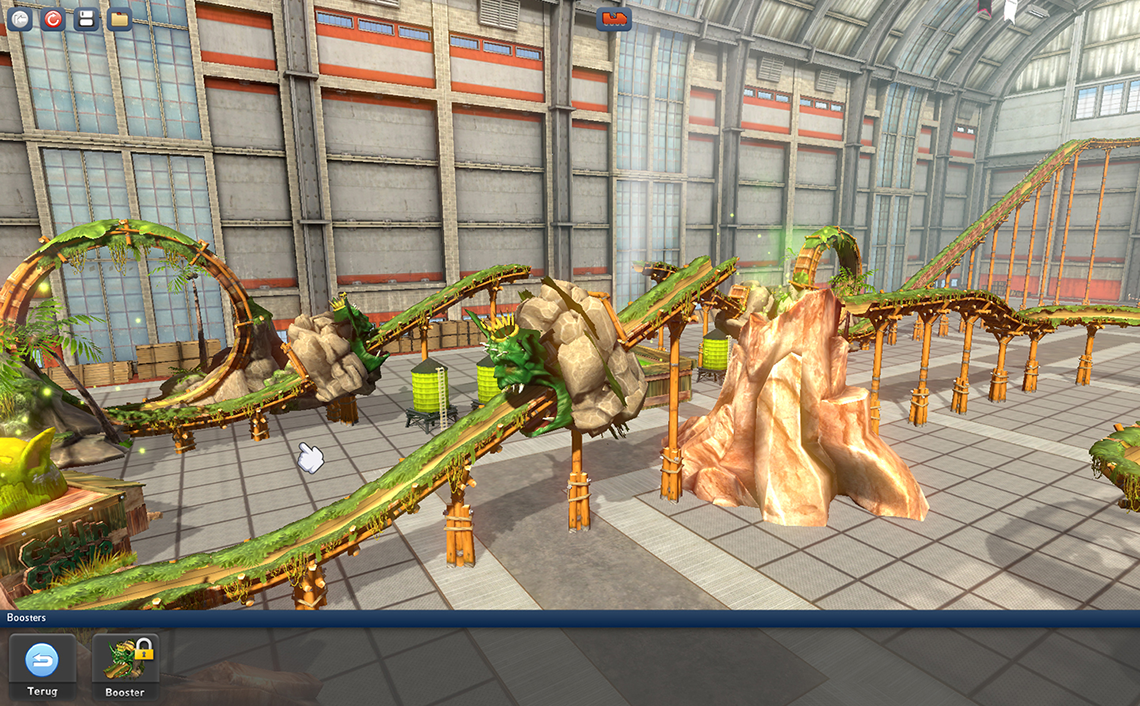Open the folder icon to load a track
The height and width of the screenshot is (706, 1140).
click(x=120, y=18)
